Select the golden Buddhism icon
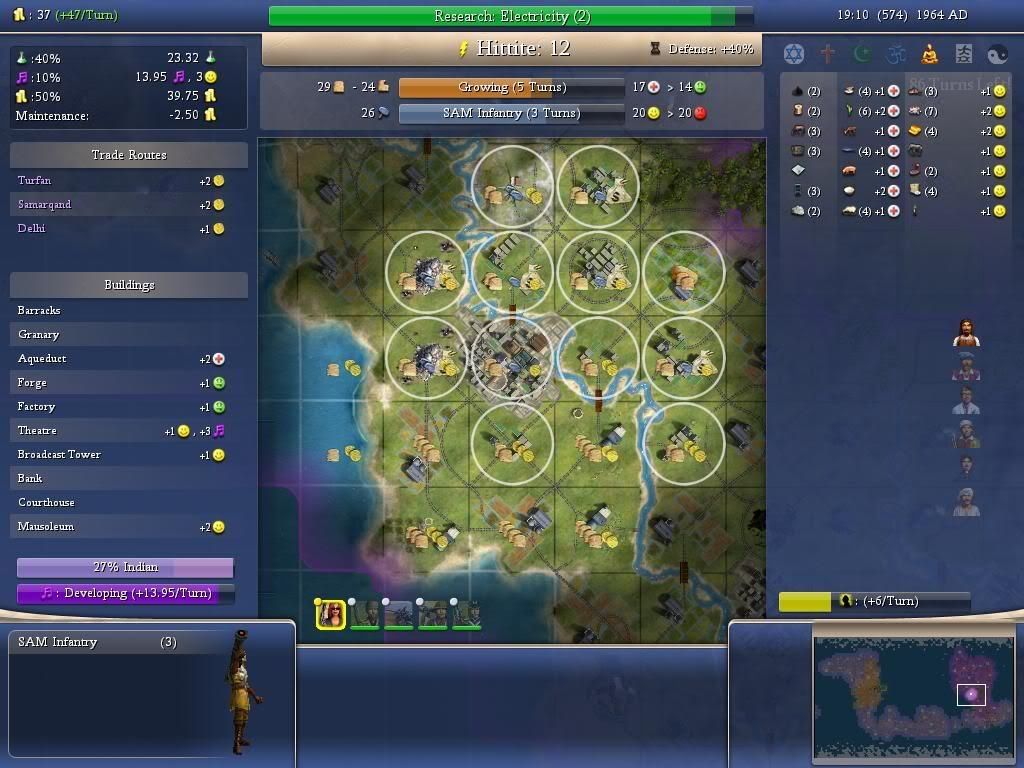 coord(929,54)
